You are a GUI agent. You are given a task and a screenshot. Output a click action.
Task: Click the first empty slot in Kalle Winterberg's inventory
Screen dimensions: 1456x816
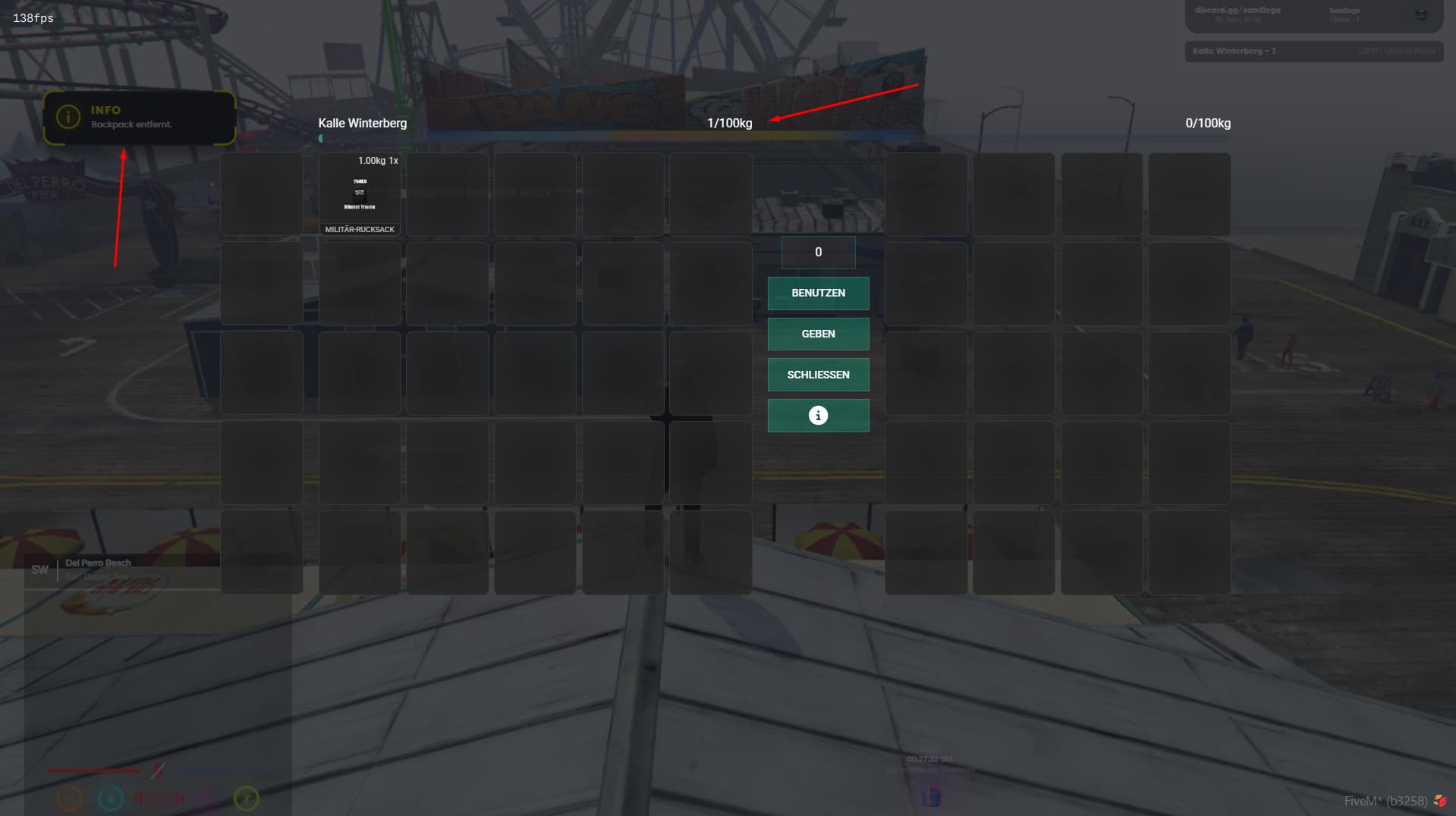coord(261,193)
